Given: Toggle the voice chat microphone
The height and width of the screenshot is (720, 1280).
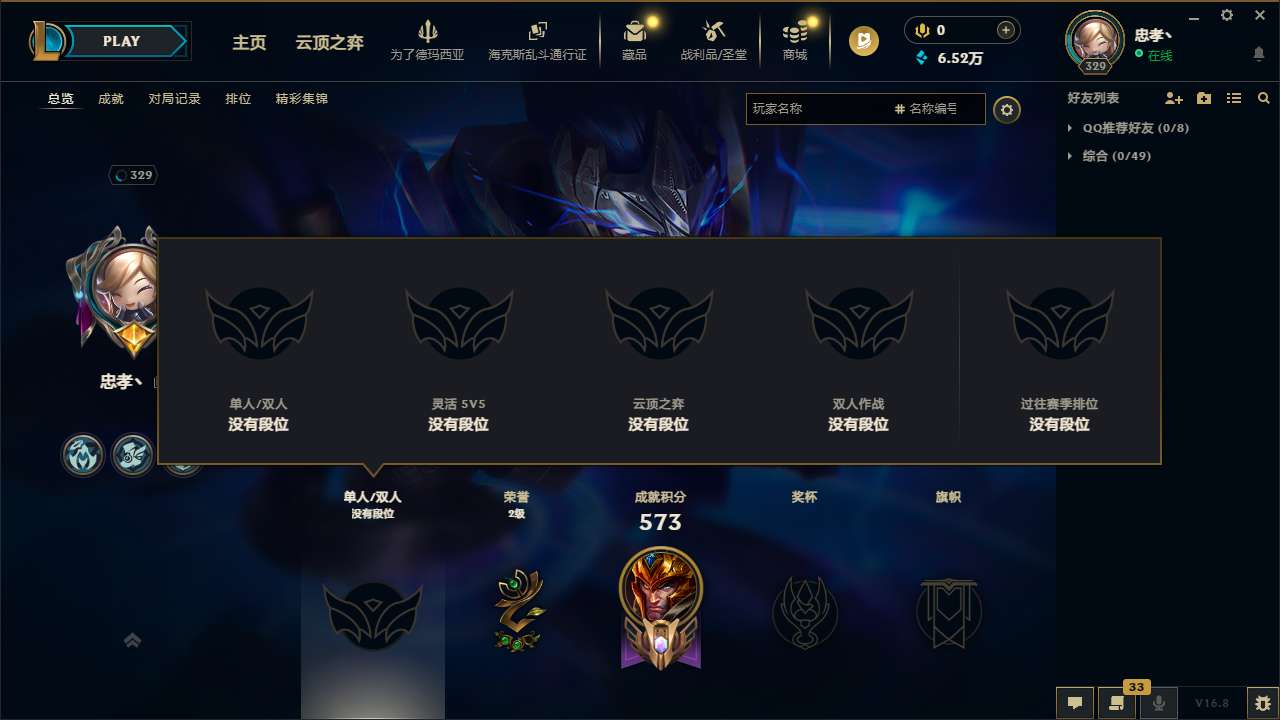Looking at the screenshot, I should pyautogui.click(x=1159, y=703).
